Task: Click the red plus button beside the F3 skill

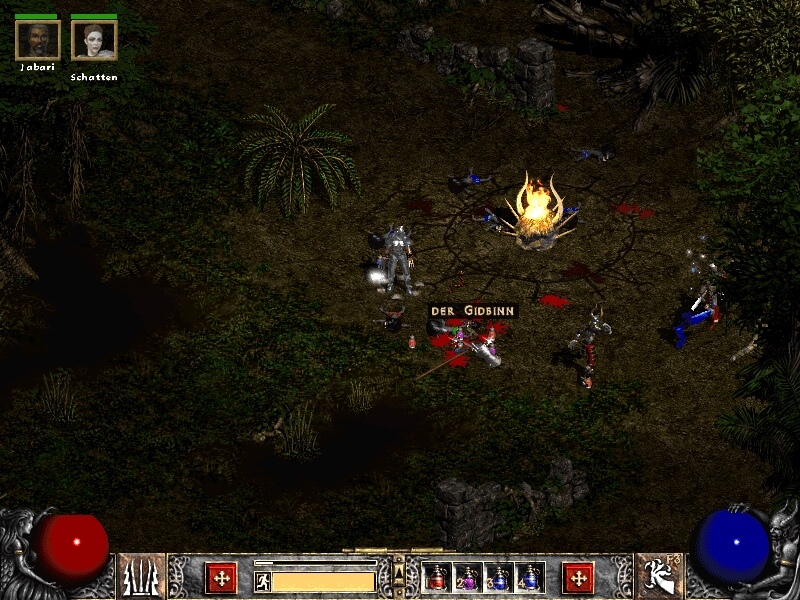Action: point(578,577)
